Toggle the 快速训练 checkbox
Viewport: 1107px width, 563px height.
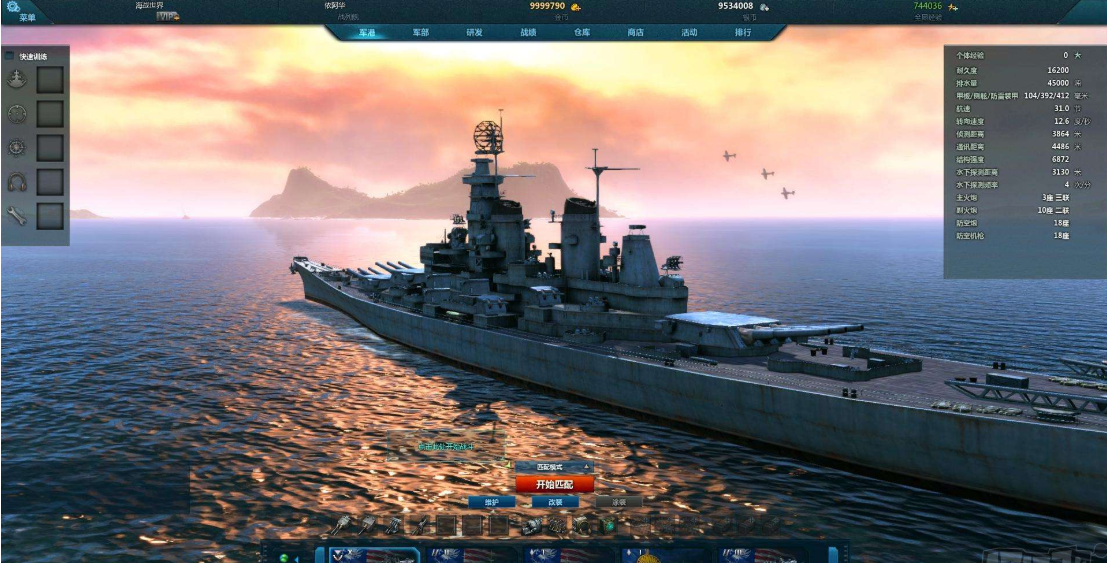(x=10, y=56)
